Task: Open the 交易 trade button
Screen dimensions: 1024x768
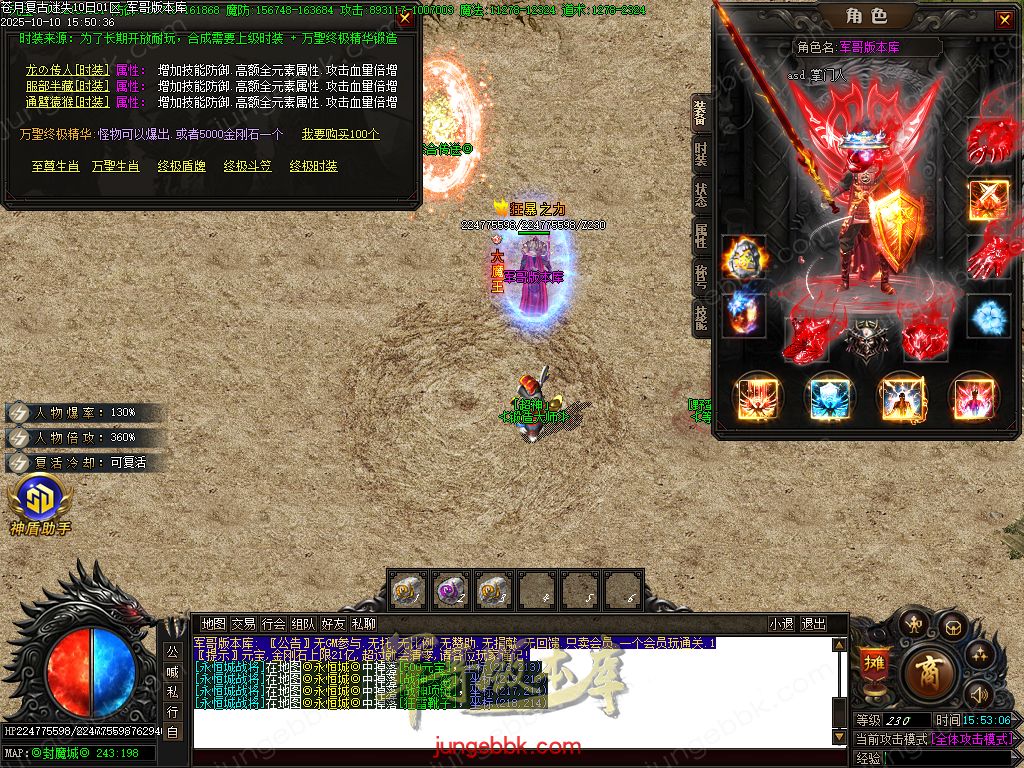Action: [243, 624]
